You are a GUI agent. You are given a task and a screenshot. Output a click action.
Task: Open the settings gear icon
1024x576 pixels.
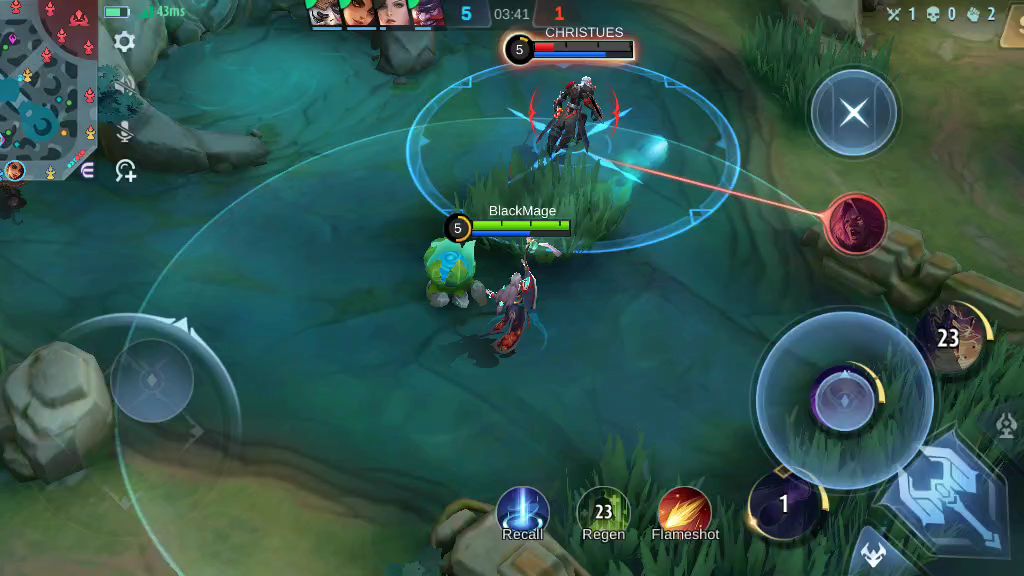point(125,42)
